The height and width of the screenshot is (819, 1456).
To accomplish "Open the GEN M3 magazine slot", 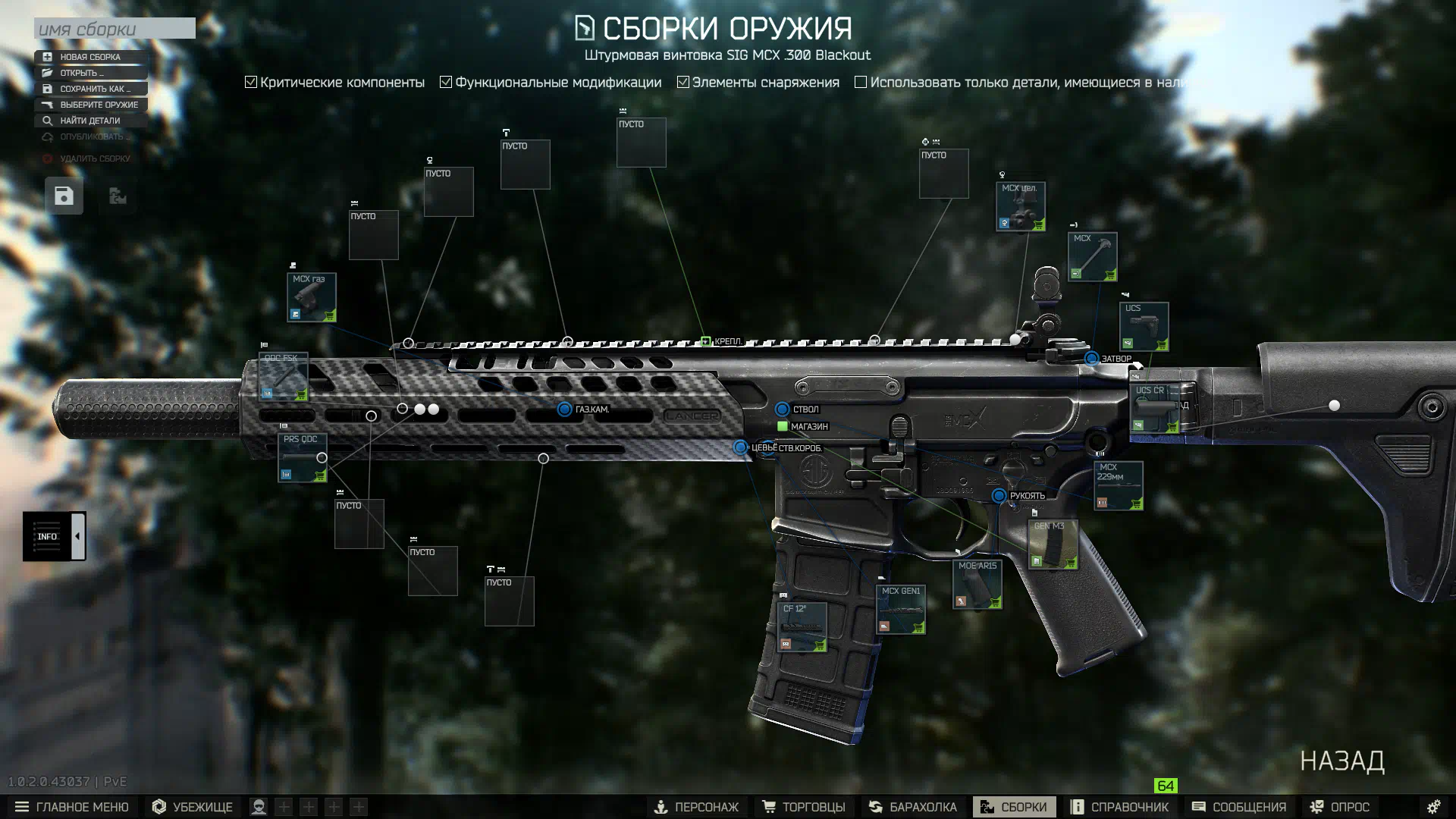I will pos(1053,544).
